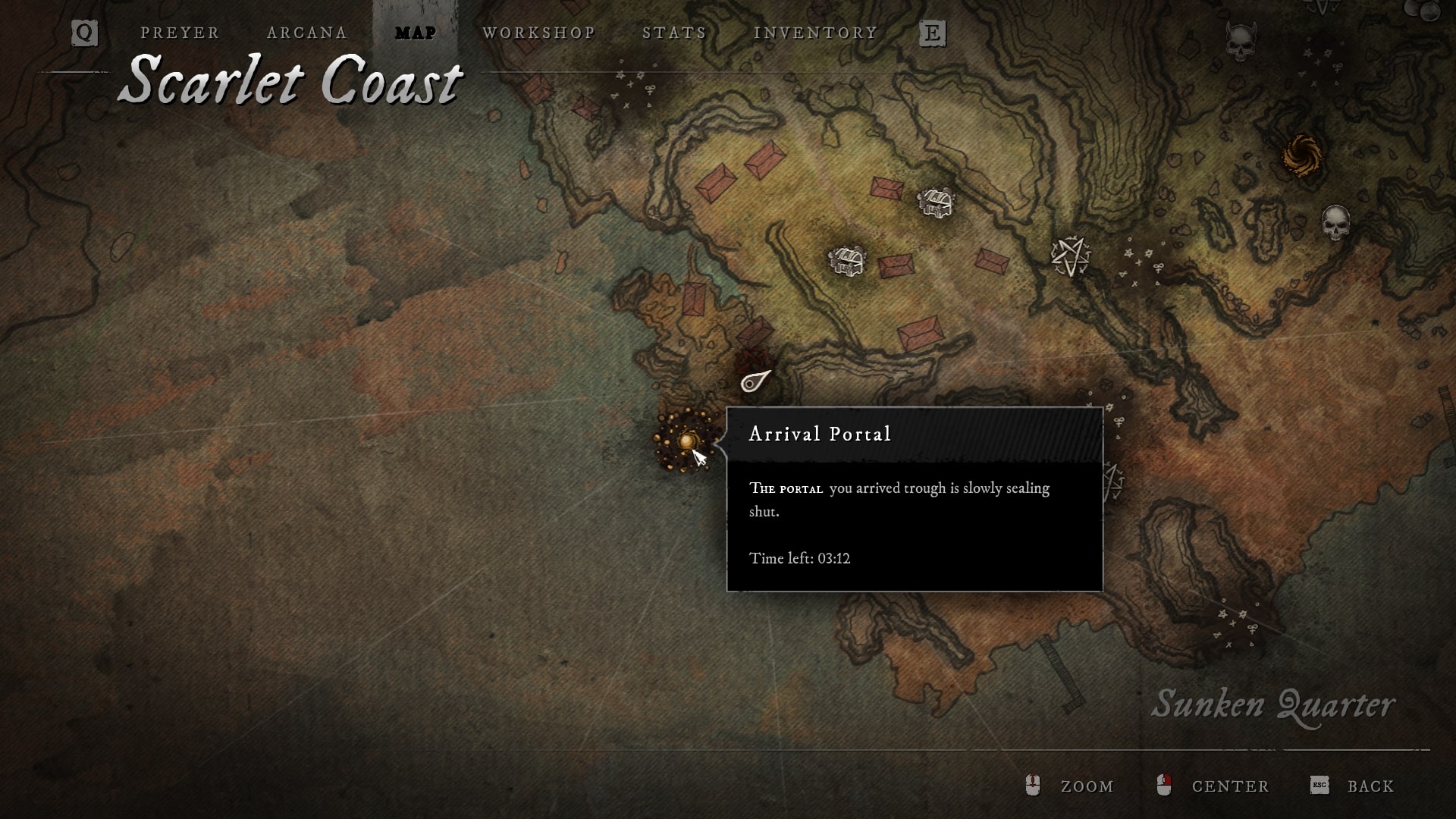The width and height of the screenshot is (1456, 819).
Task: Select the glowing Arrival Portal map marker
Action: point(686,441)
